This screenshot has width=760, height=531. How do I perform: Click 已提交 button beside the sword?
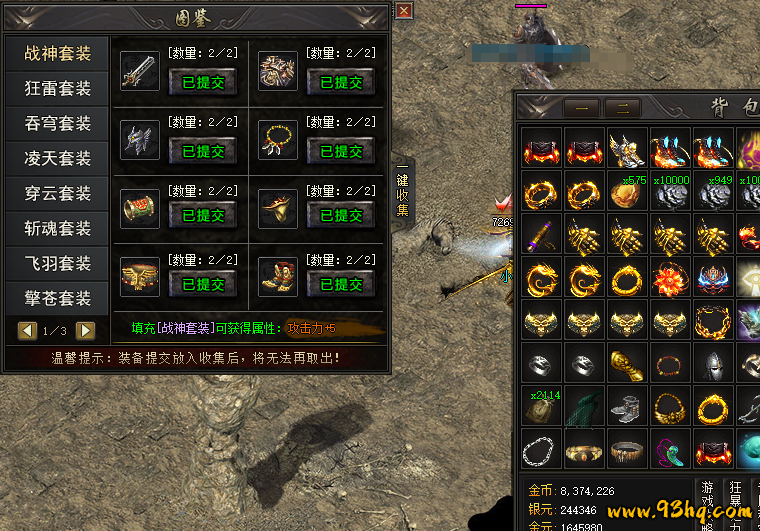tap(202, 83)
